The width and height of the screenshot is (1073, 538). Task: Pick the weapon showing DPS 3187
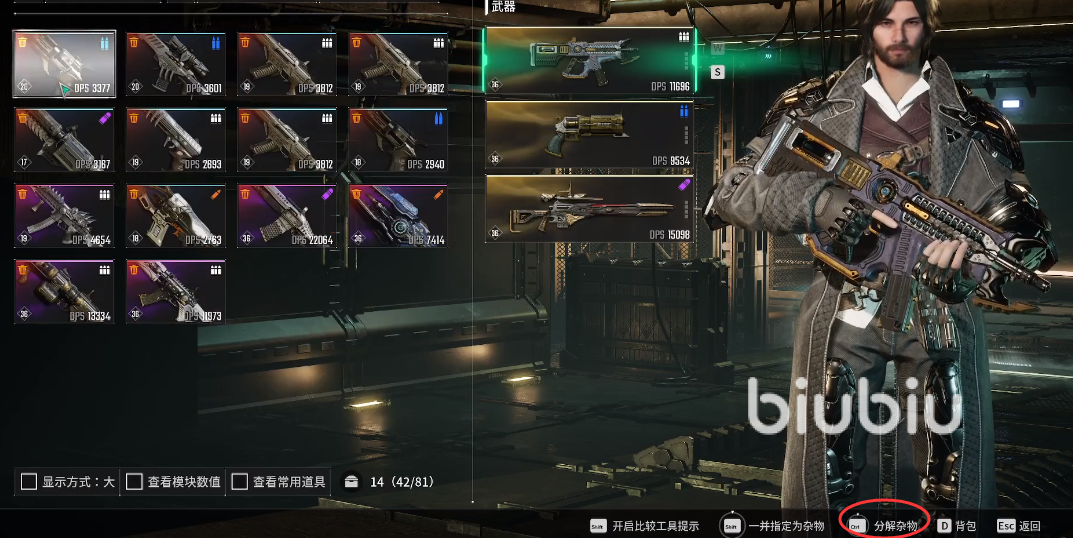pyautogui.click(x=64, y=139)
